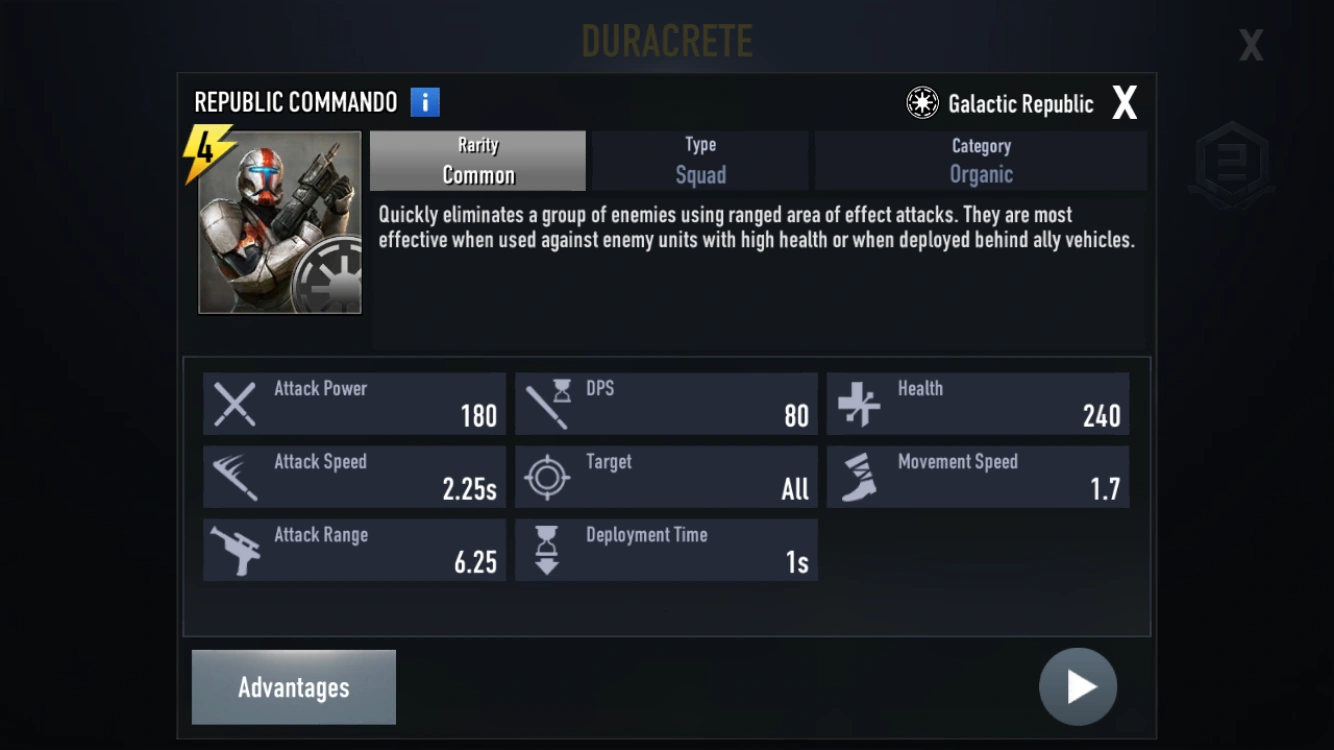The height and width of the screenshot is (750, 1334).
Task: Click the Attack Speed claw icon
Action: coord(234,476)
